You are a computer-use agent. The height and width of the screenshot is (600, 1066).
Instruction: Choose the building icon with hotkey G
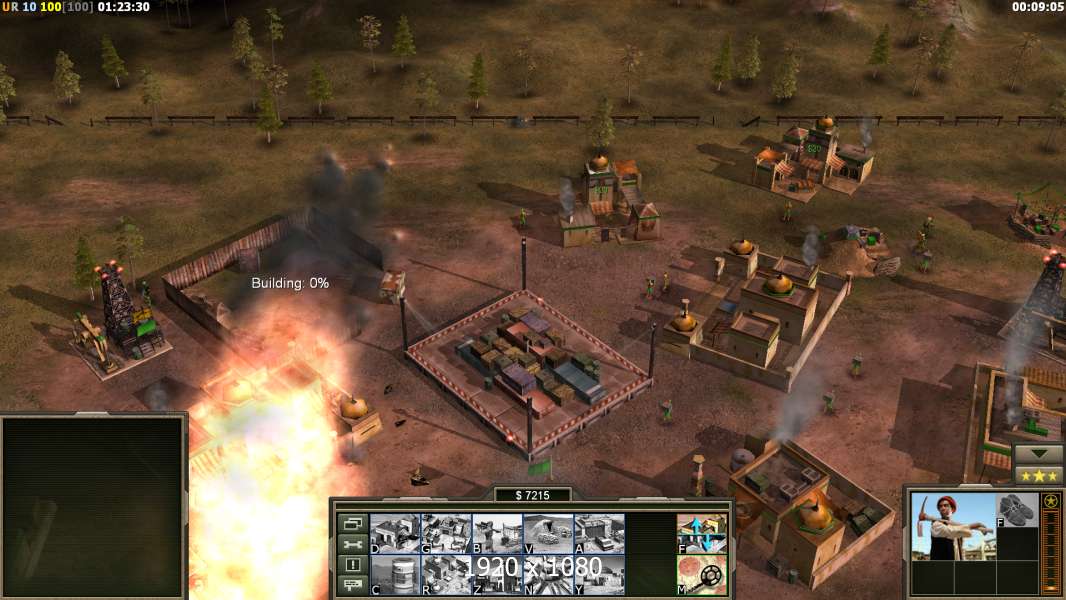click(x=446, y=533)
